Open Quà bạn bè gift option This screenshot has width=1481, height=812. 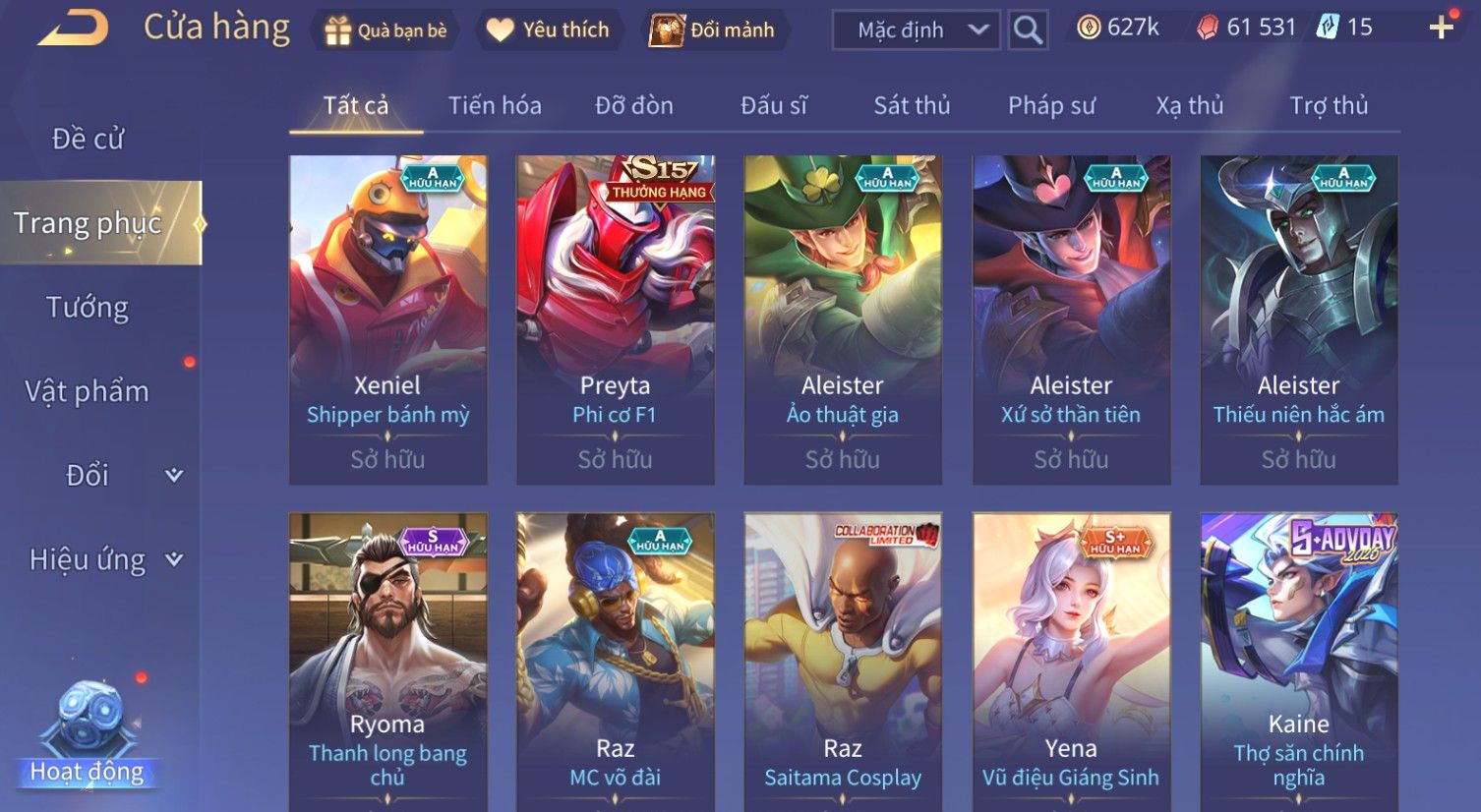pyautogui.click(x=386, y=30)
